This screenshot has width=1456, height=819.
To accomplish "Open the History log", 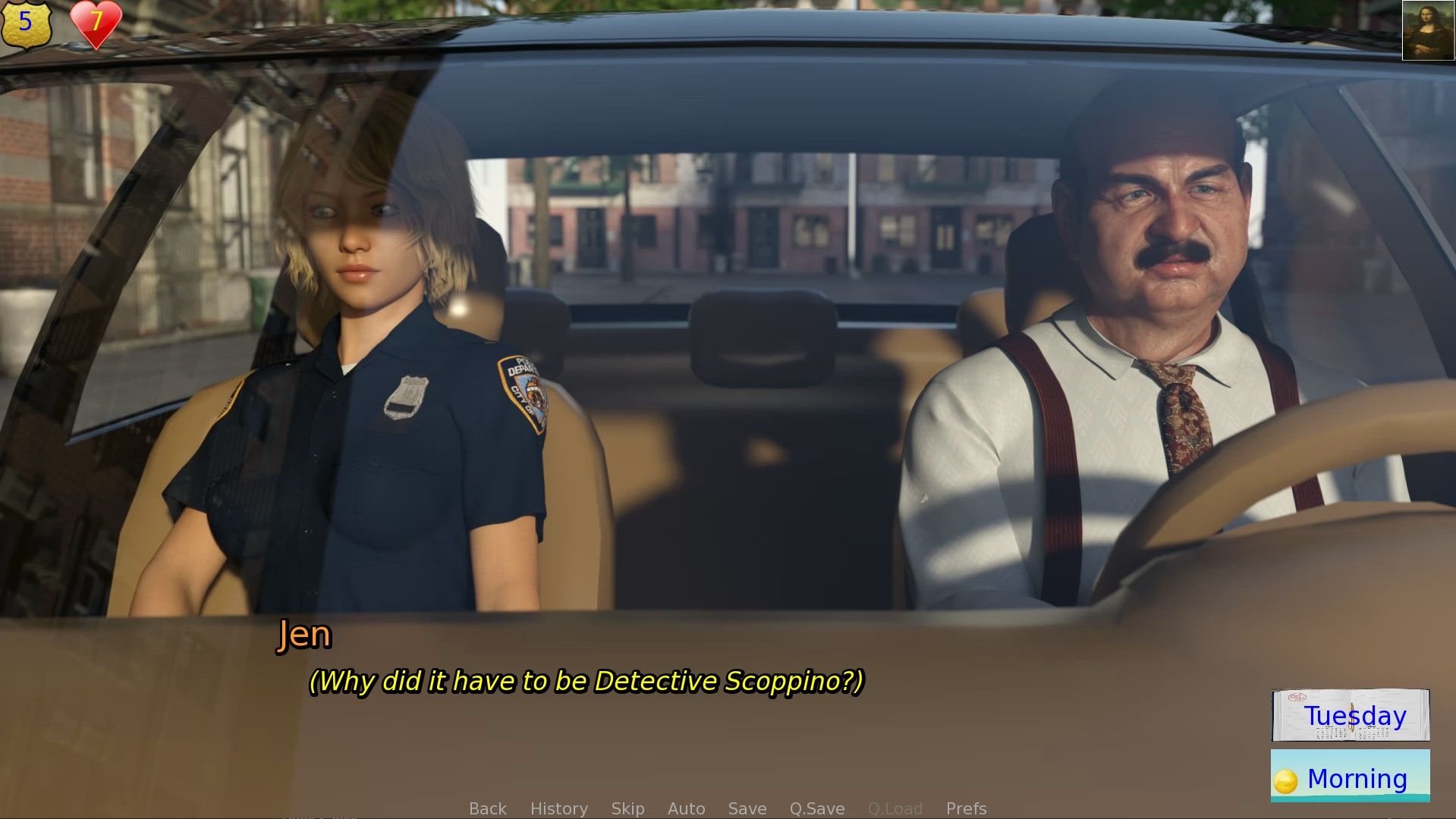I will pyautogui.click(x=558, y=808).
